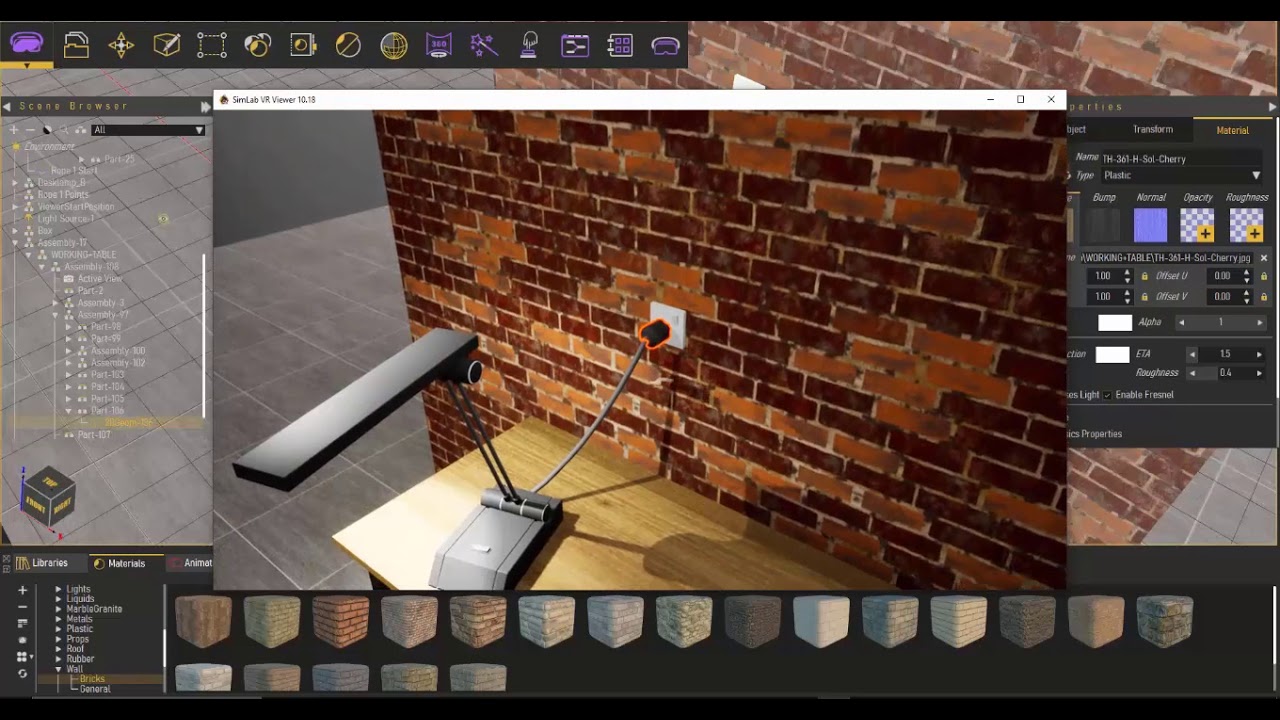Screen dimensions: 1280x720
Task: Add an Opacity map via the plus button
Action: point(1206,232)
